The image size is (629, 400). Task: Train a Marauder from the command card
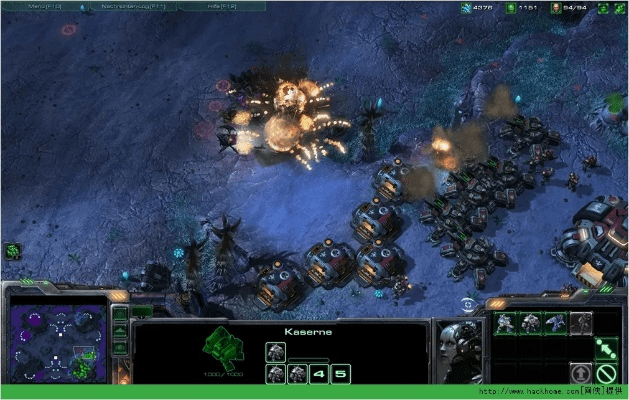coord(530,322)
